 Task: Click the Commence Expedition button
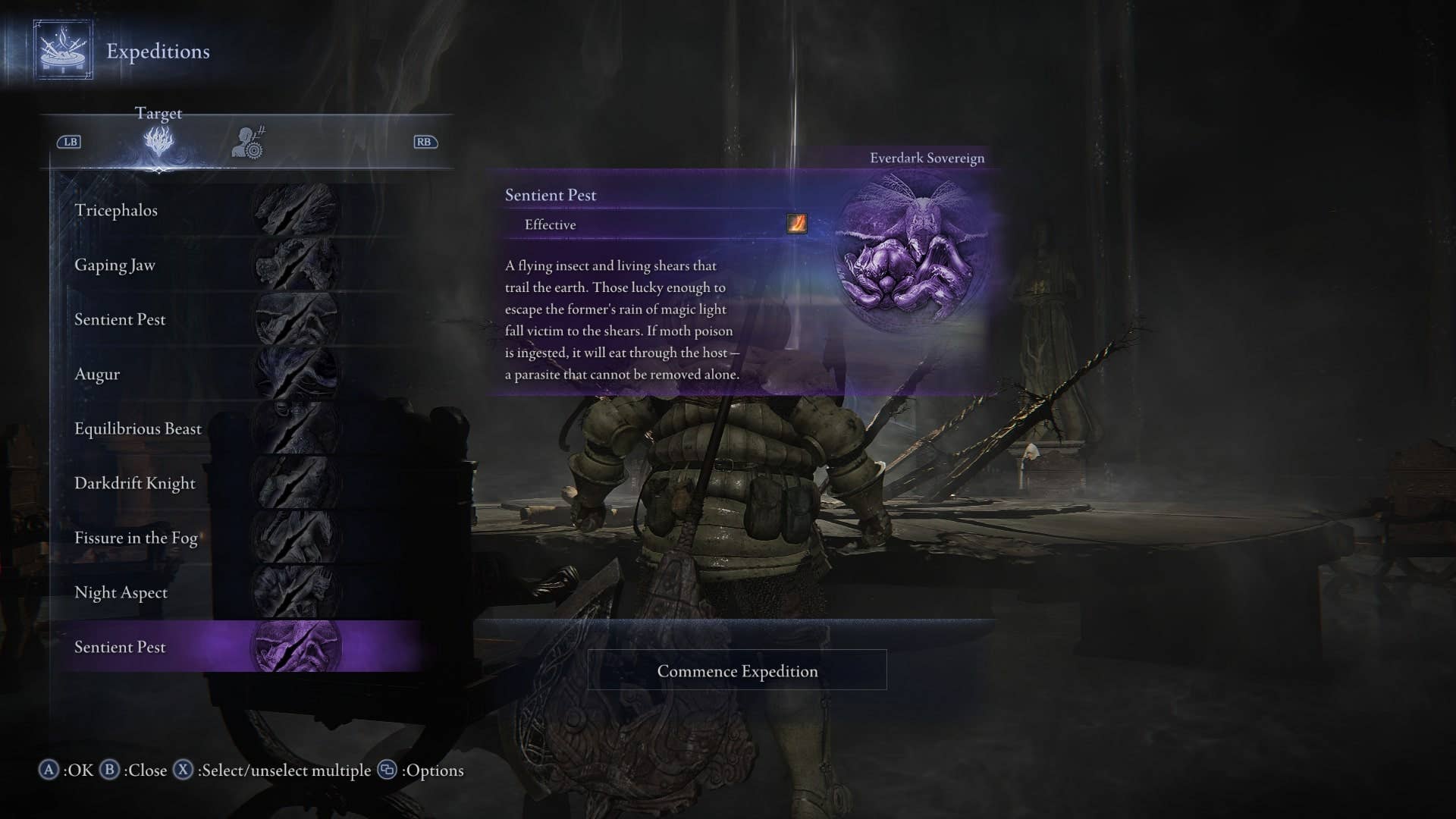737,670
